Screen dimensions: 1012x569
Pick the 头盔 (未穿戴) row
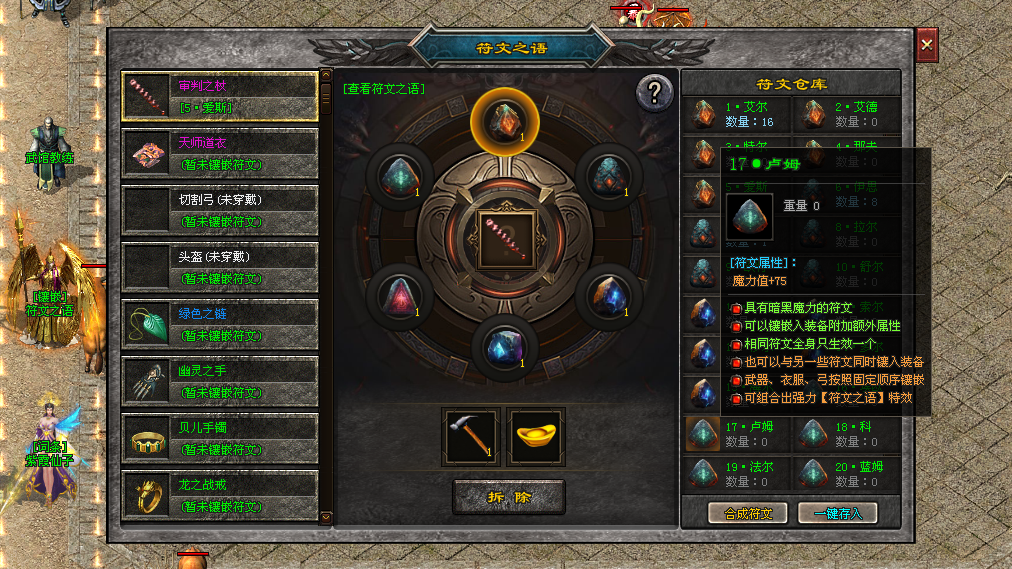(220, 267)
